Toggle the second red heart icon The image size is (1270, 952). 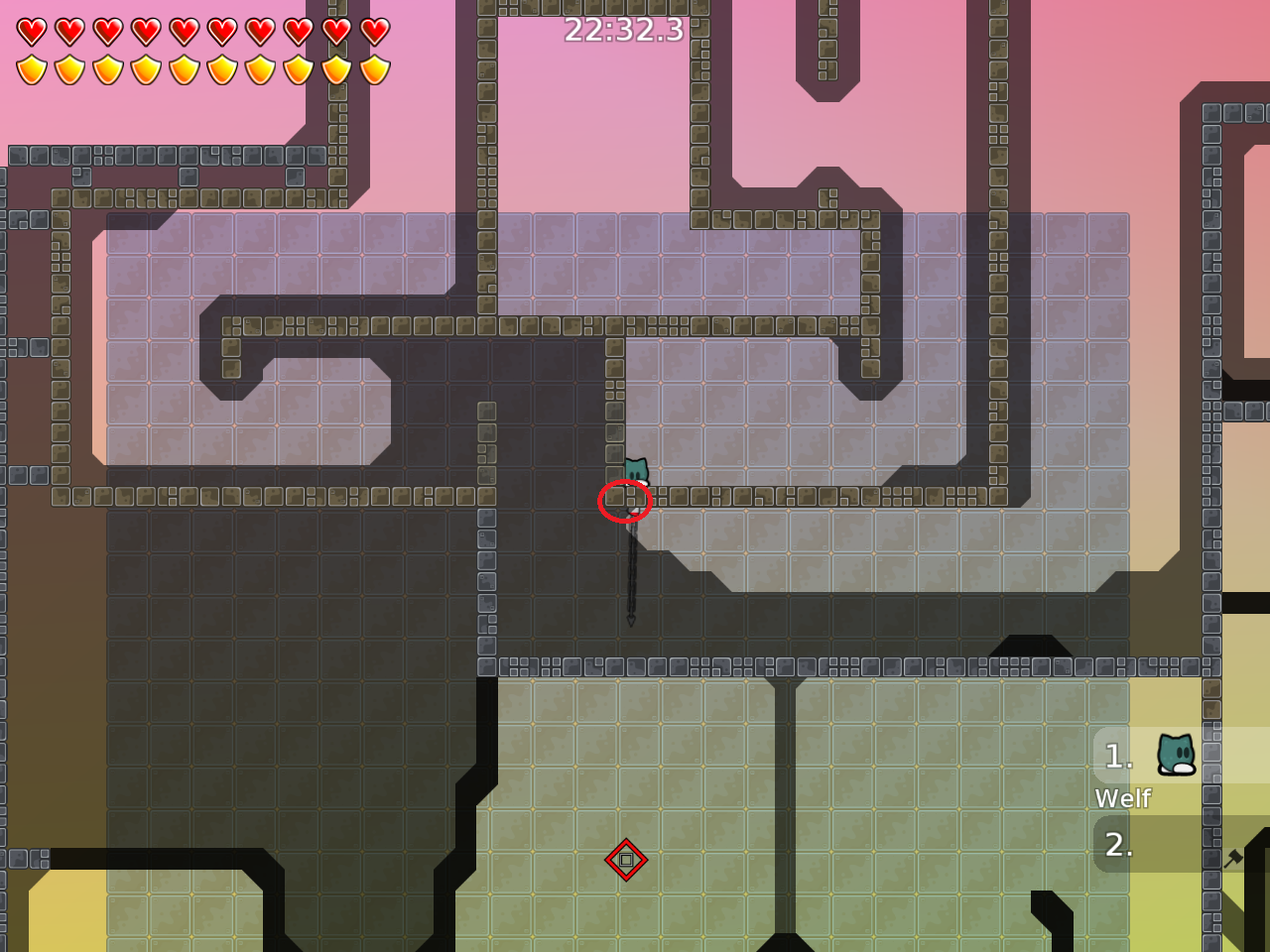point(68,30)
